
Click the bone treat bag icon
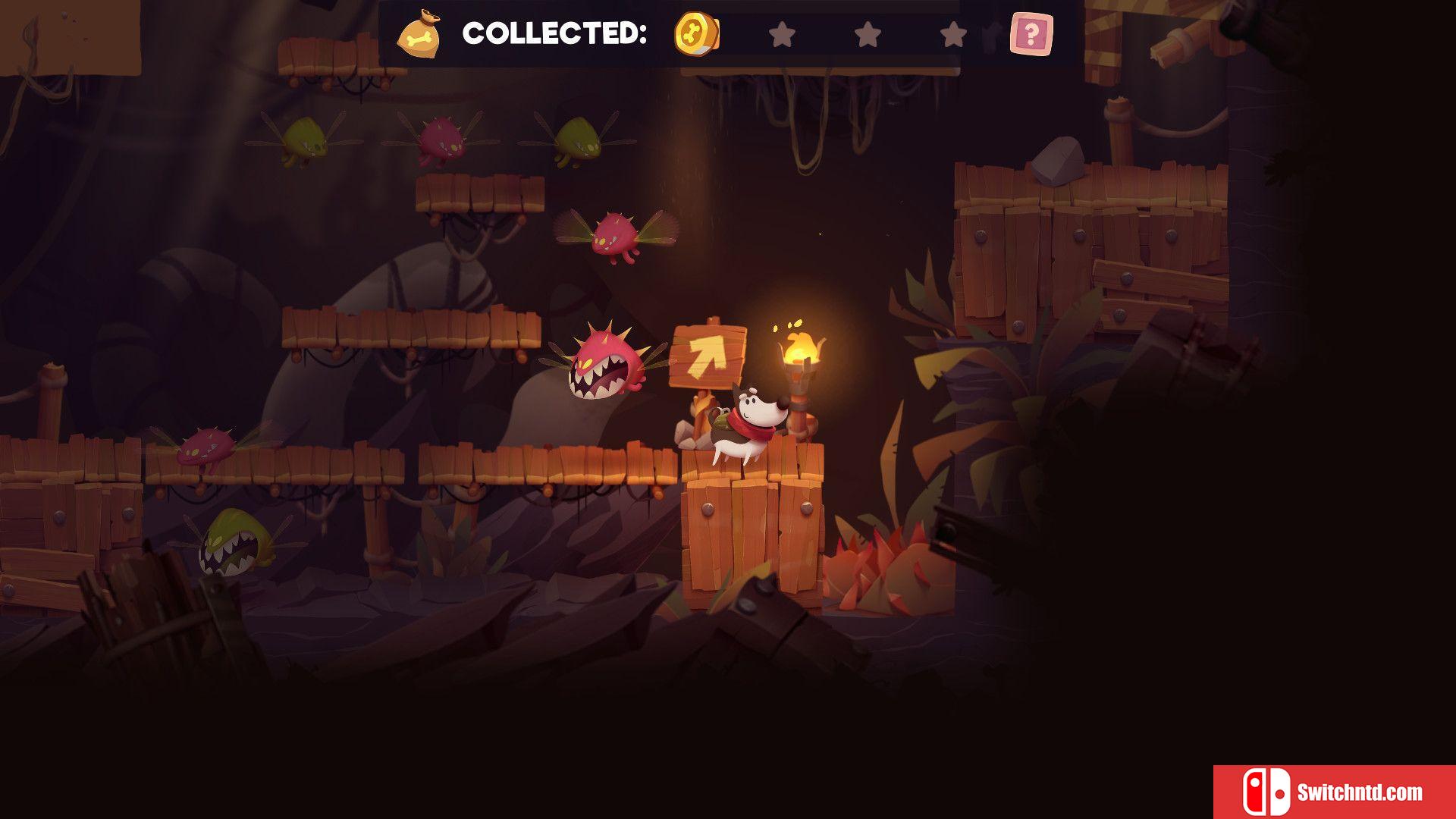tap(420, 35)
